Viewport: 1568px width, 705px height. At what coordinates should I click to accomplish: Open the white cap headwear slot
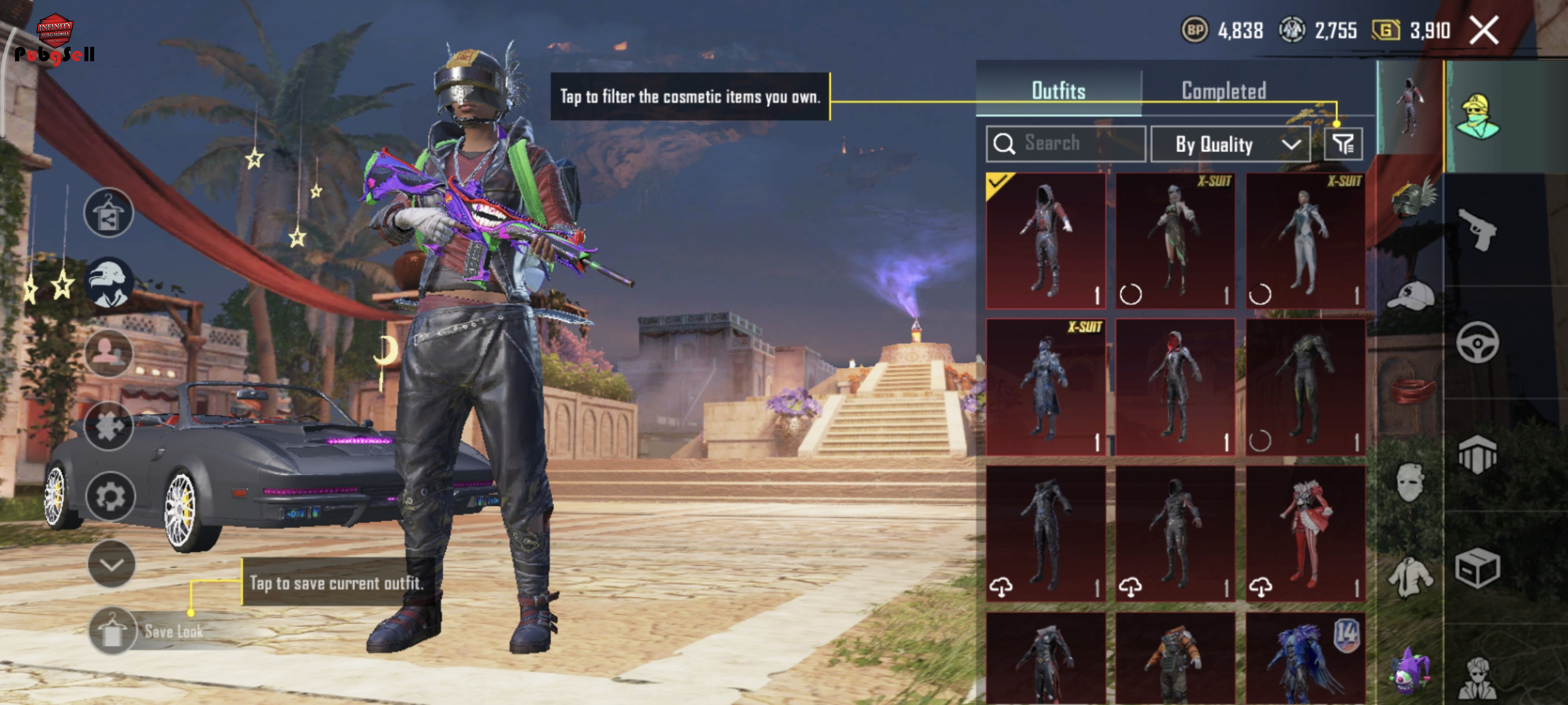(1410, 296)
